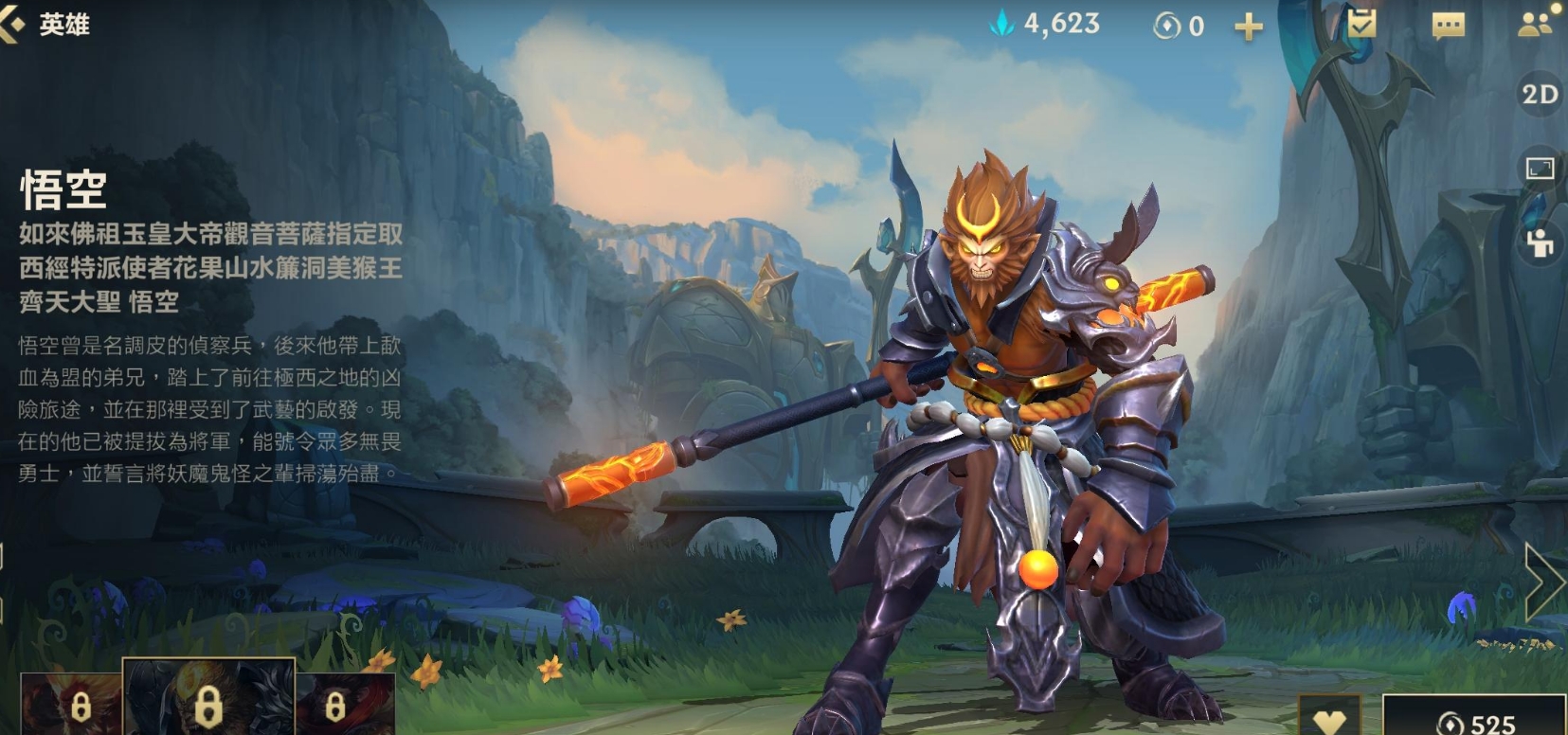This screenshot has height=735, width=1568.
Task: Select the highlighted armored Wukong skin thumbnail
Action: [x=208, y=699]
